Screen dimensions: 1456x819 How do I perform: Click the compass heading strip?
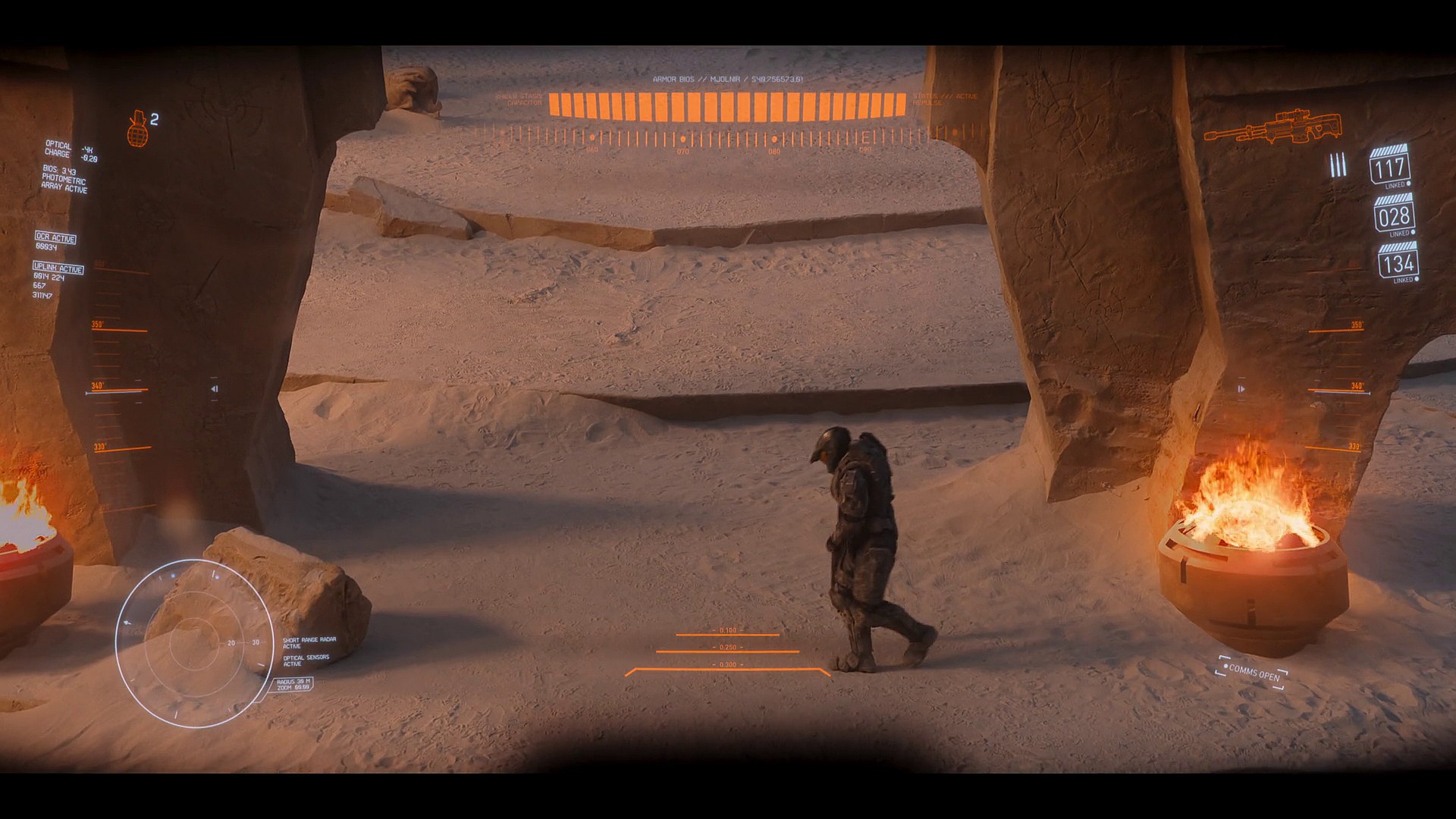[728, 139]
